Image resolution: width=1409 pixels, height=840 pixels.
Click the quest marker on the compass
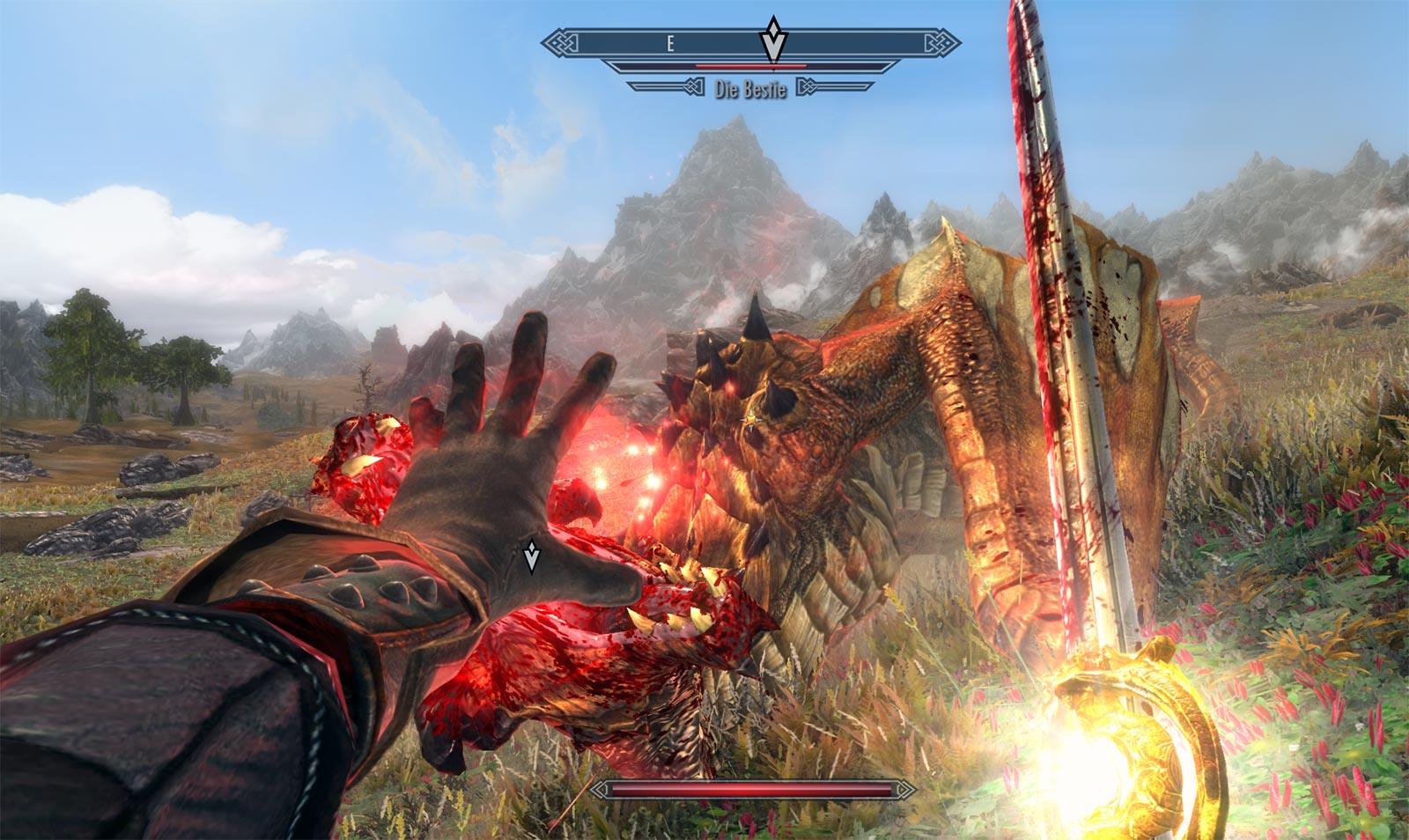pos(773,40)
